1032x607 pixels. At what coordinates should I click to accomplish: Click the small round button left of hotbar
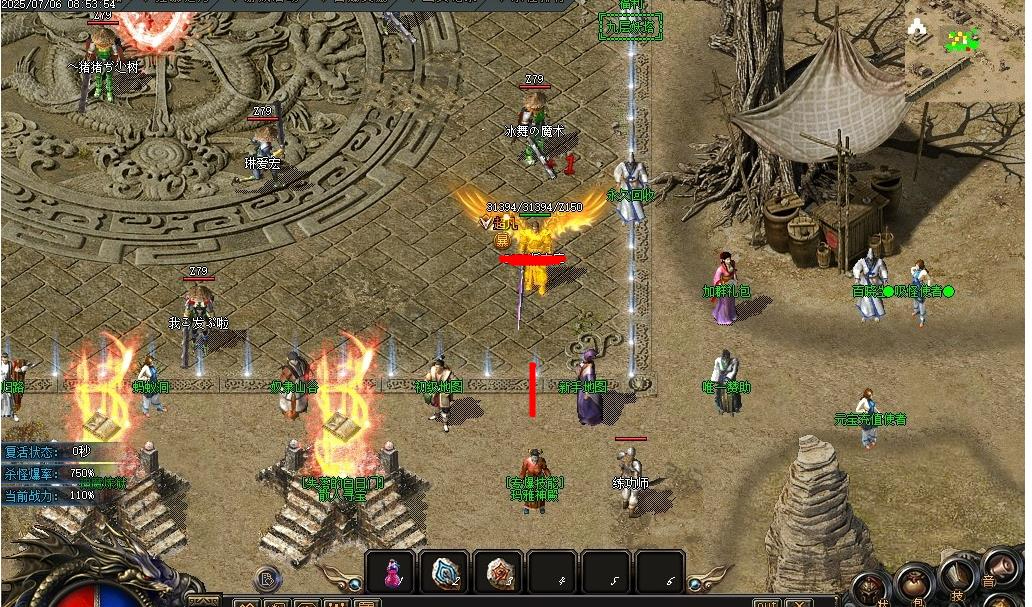(267, 577)
